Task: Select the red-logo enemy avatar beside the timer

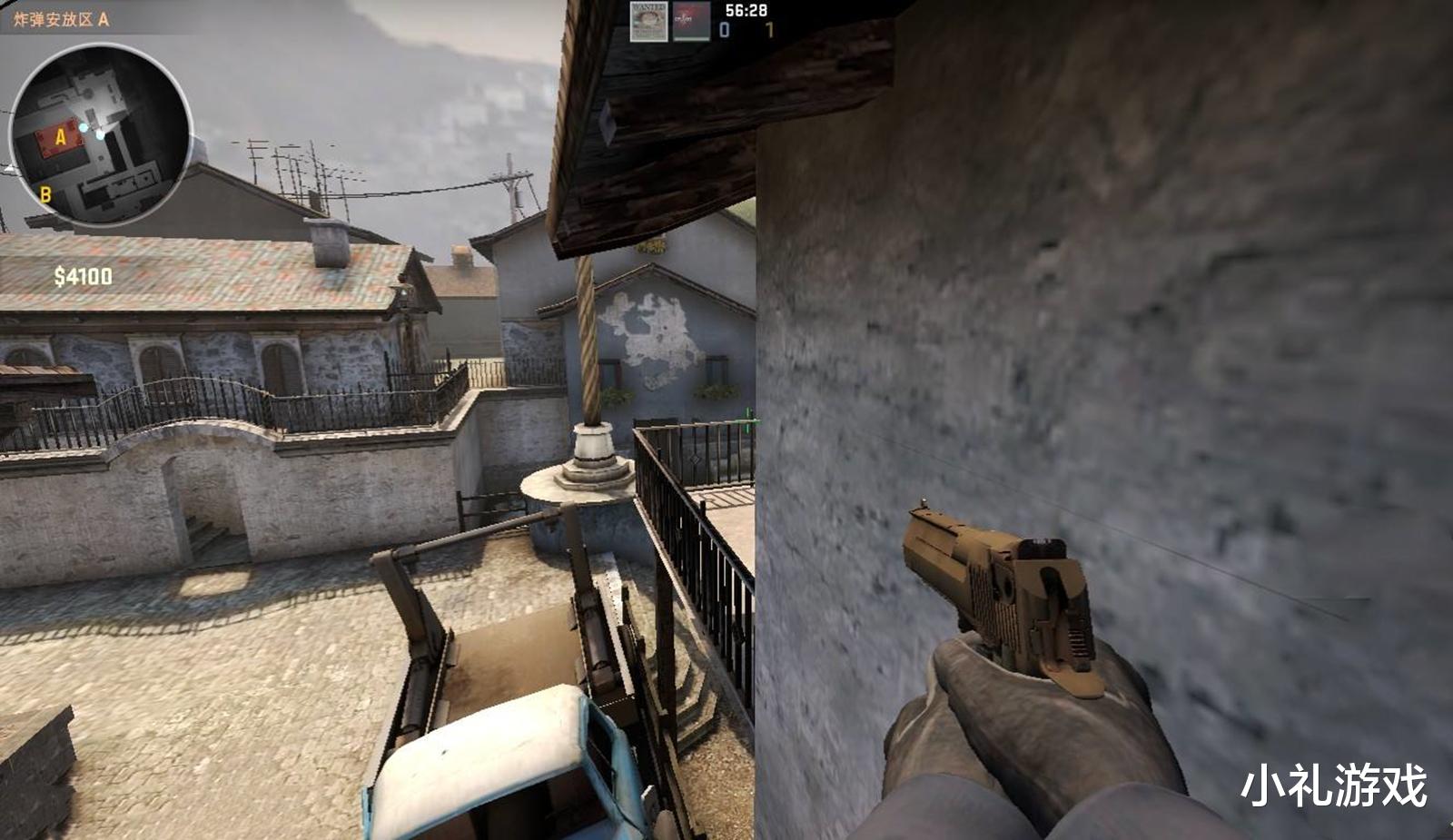Action: click(x=692, y=20)
